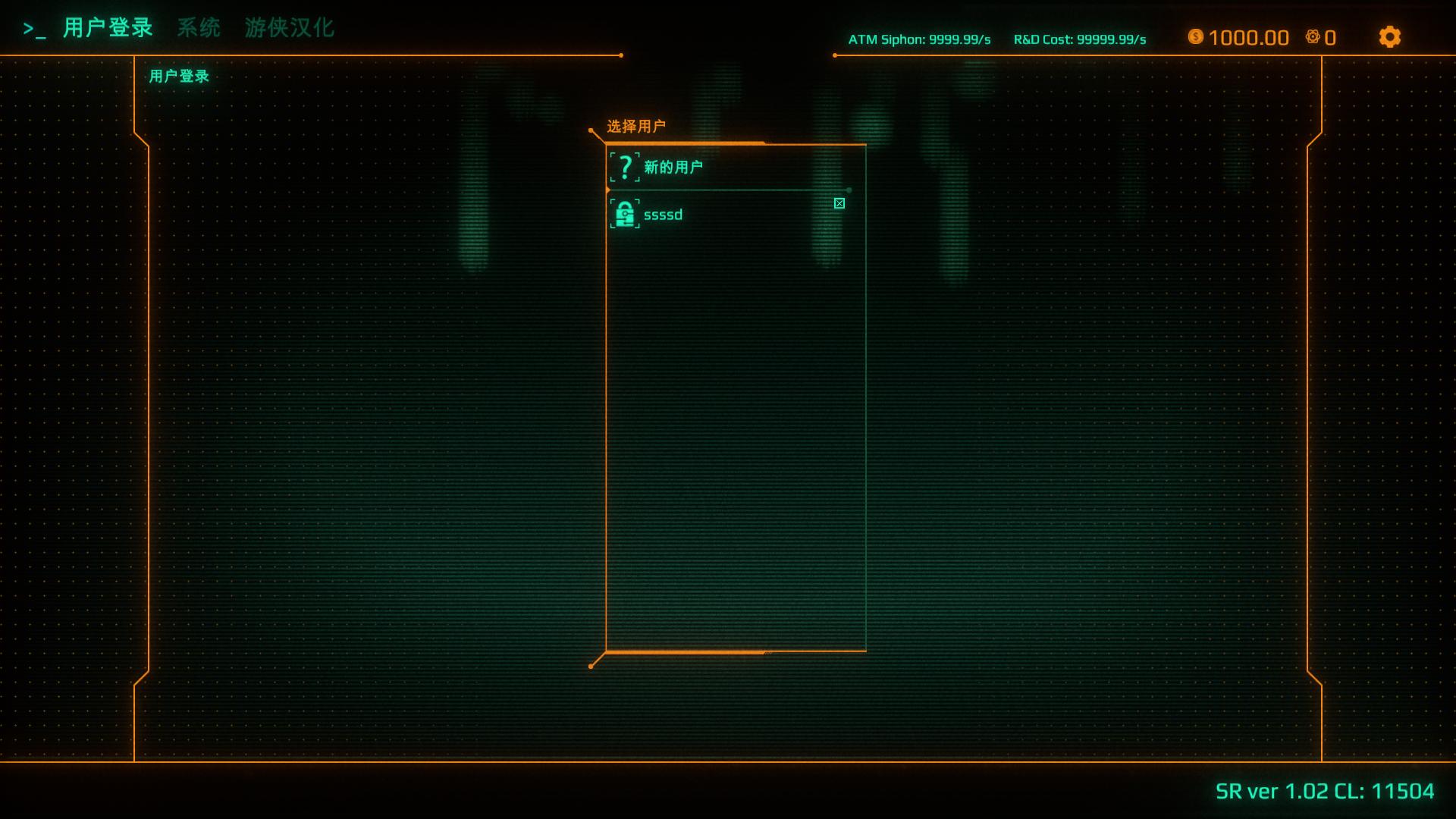Open the 系统 tab

(199, 28)
